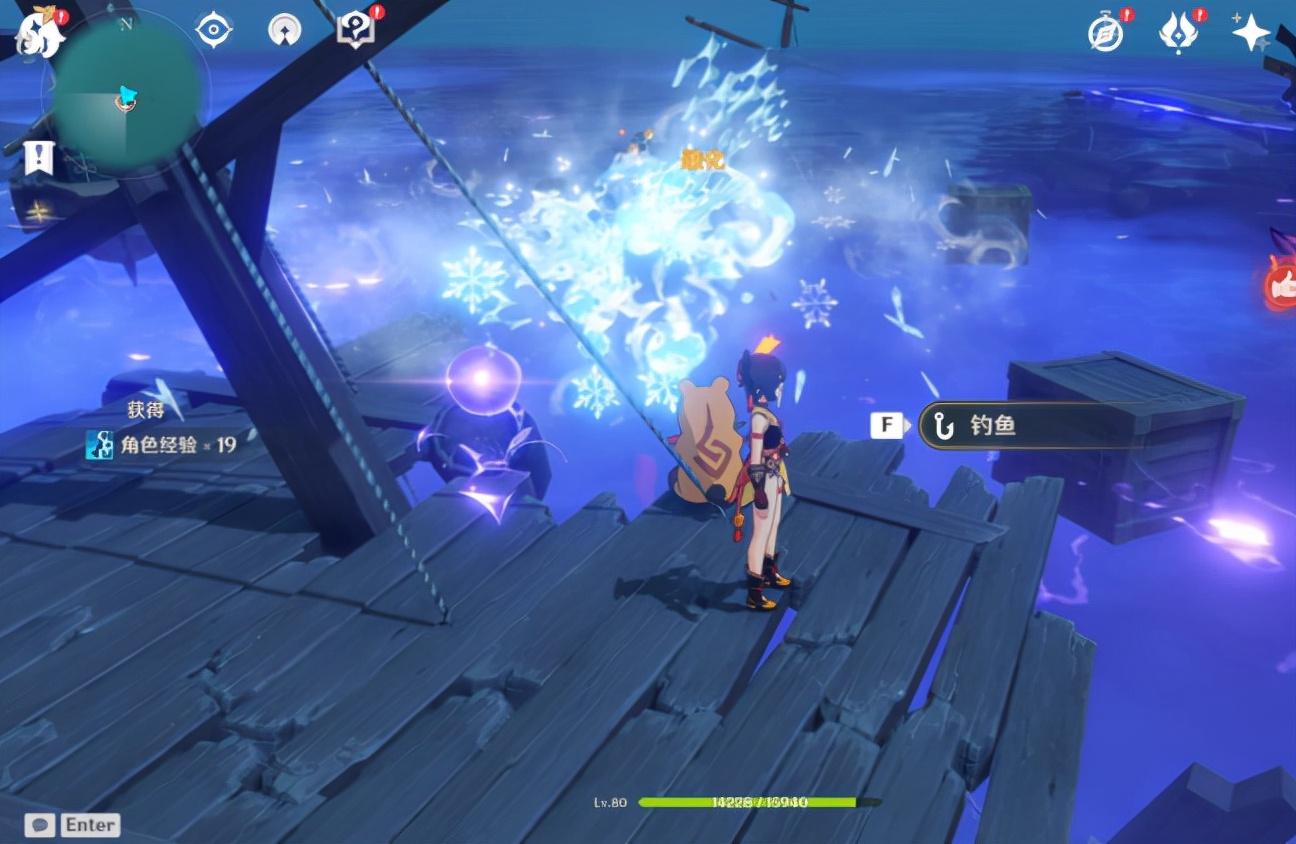Open the compass Adventurer Handbook icon

[x=1105, y=33]
